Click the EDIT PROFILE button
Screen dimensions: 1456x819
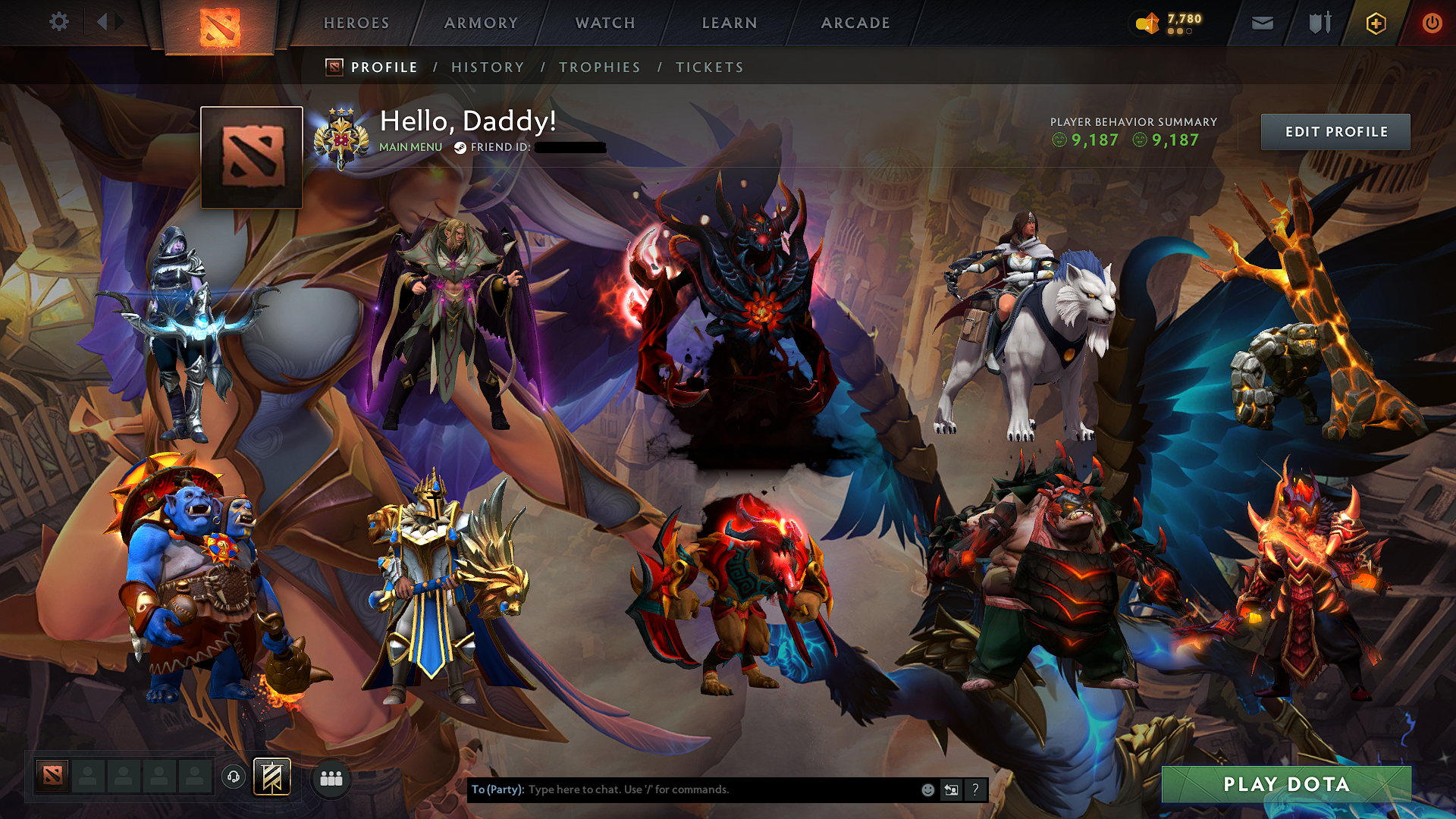pos(1335,131)
